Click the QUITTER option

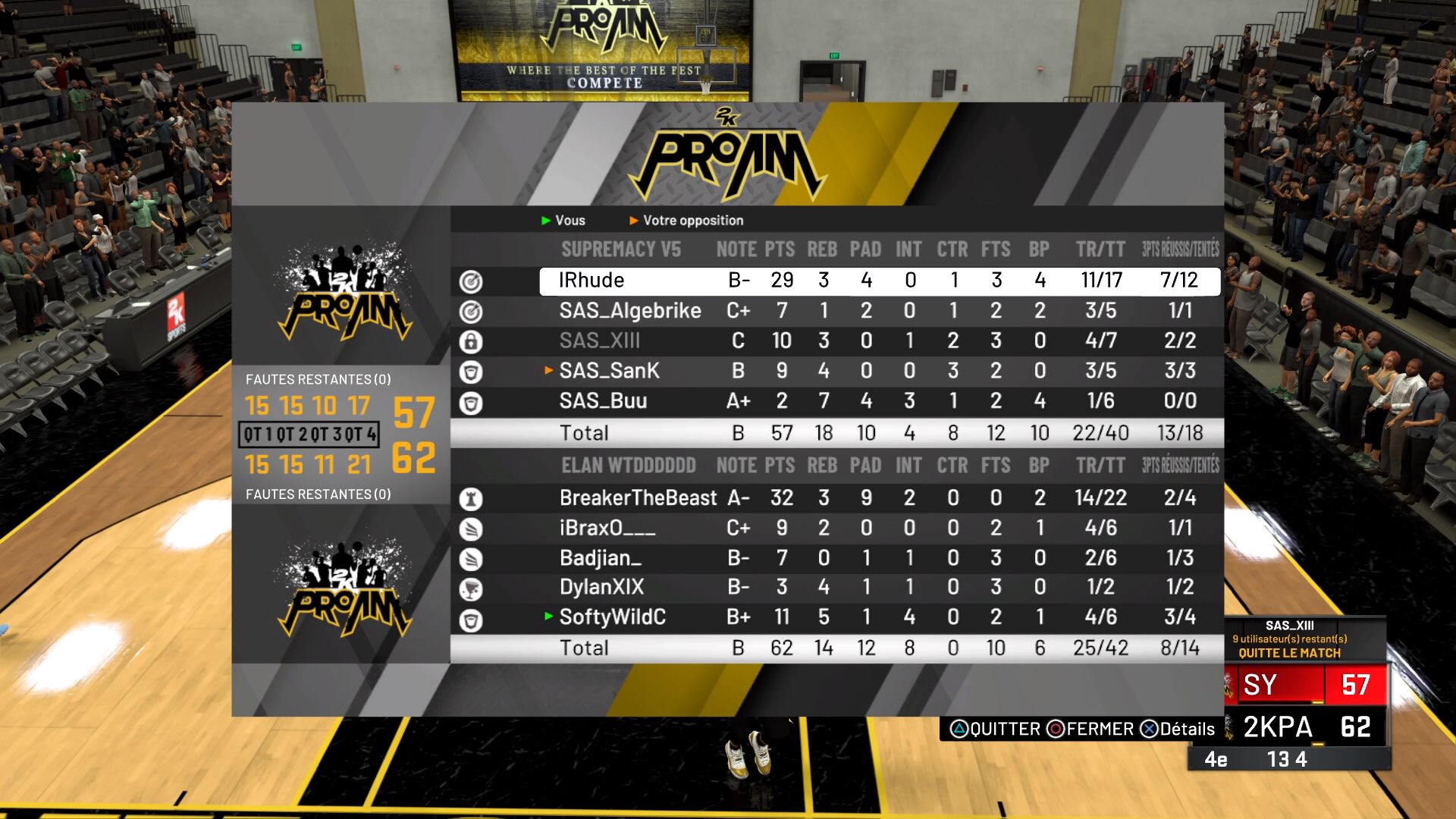(995, 730)
